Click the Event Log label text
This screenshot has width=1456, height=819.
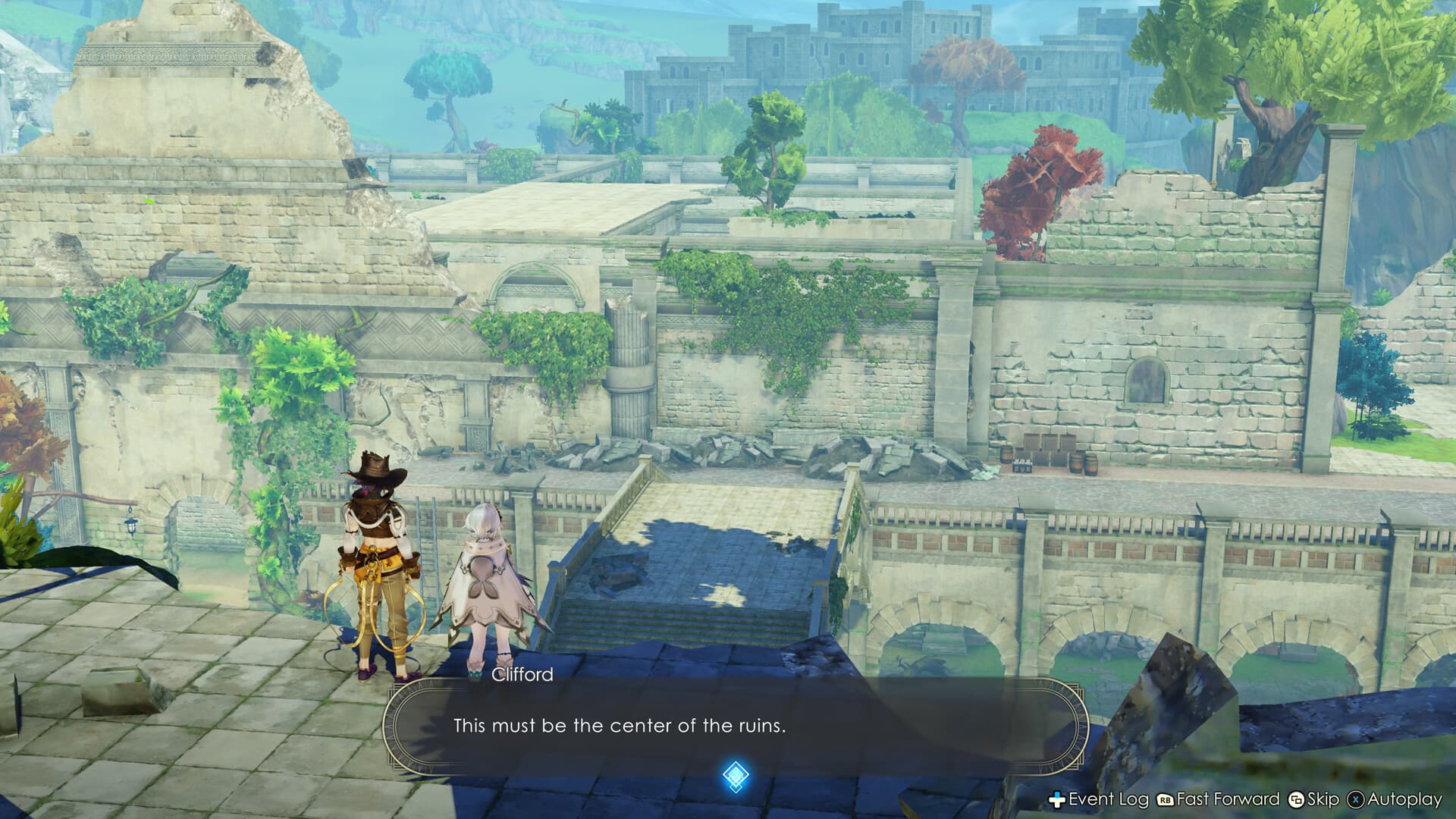click(1107, 799)
